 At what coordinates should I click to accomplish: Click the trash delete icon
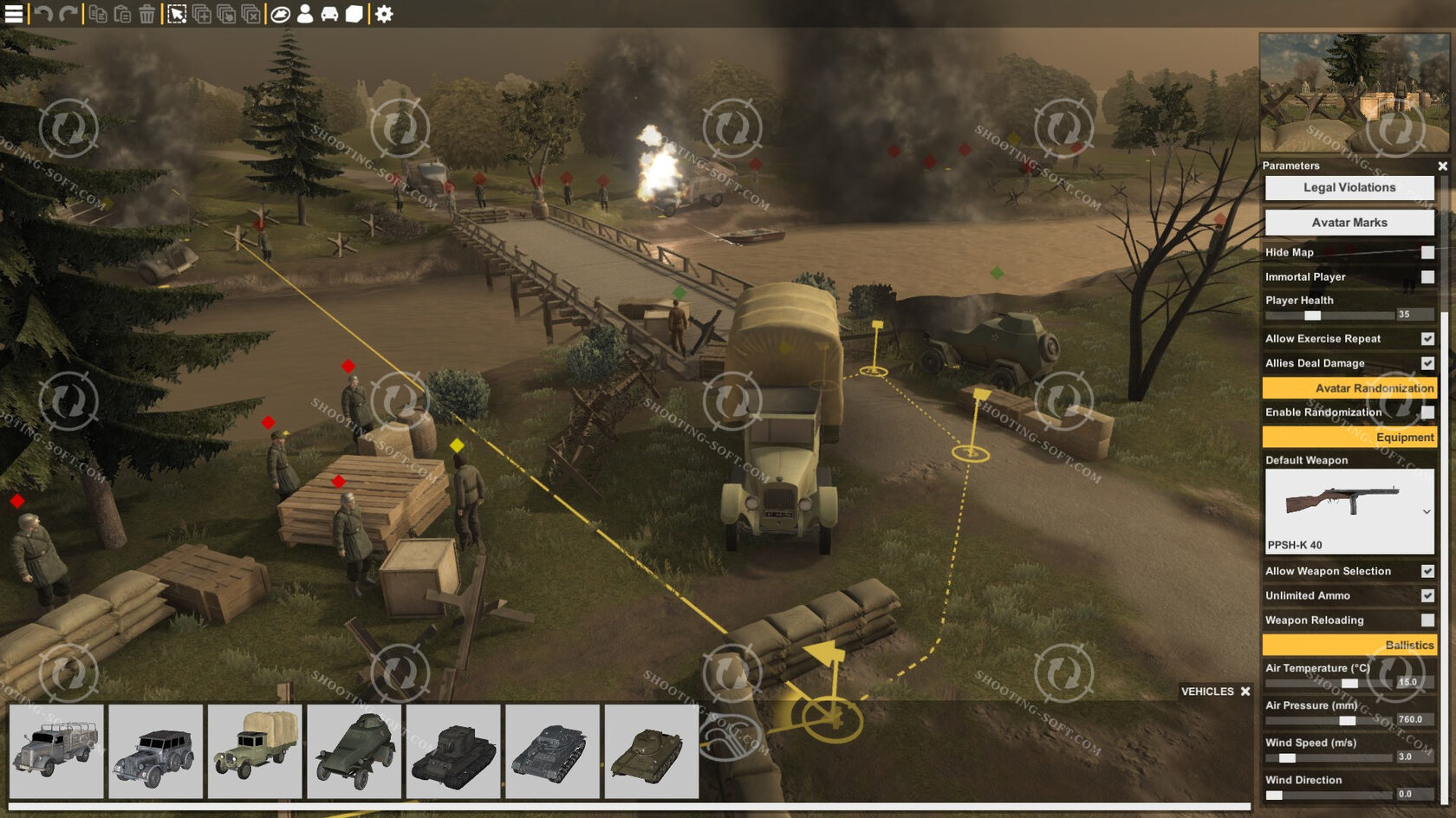(147, 15)
